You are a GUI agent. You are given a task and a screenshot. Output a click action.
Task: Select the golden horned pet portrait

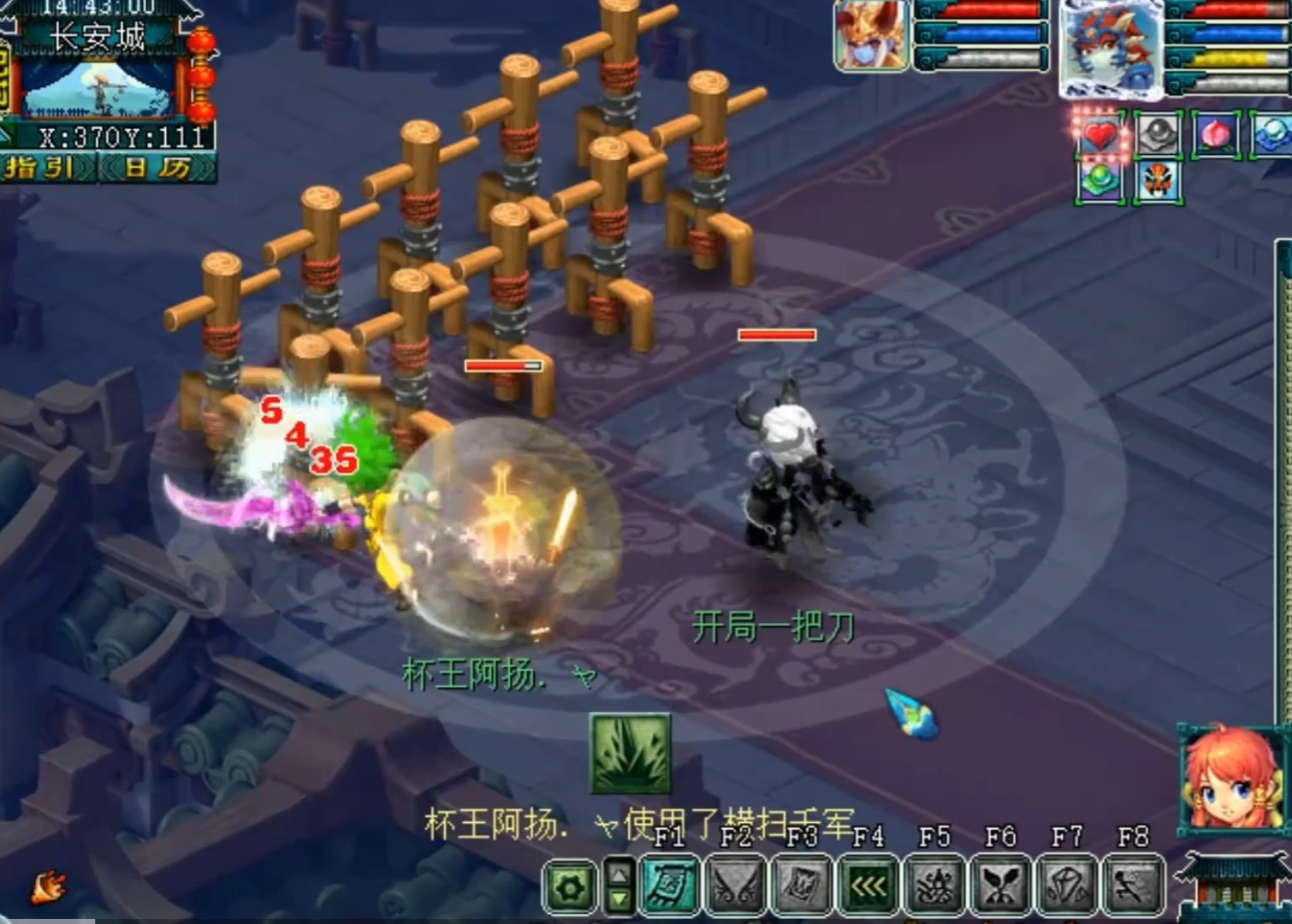coord(871,36)
